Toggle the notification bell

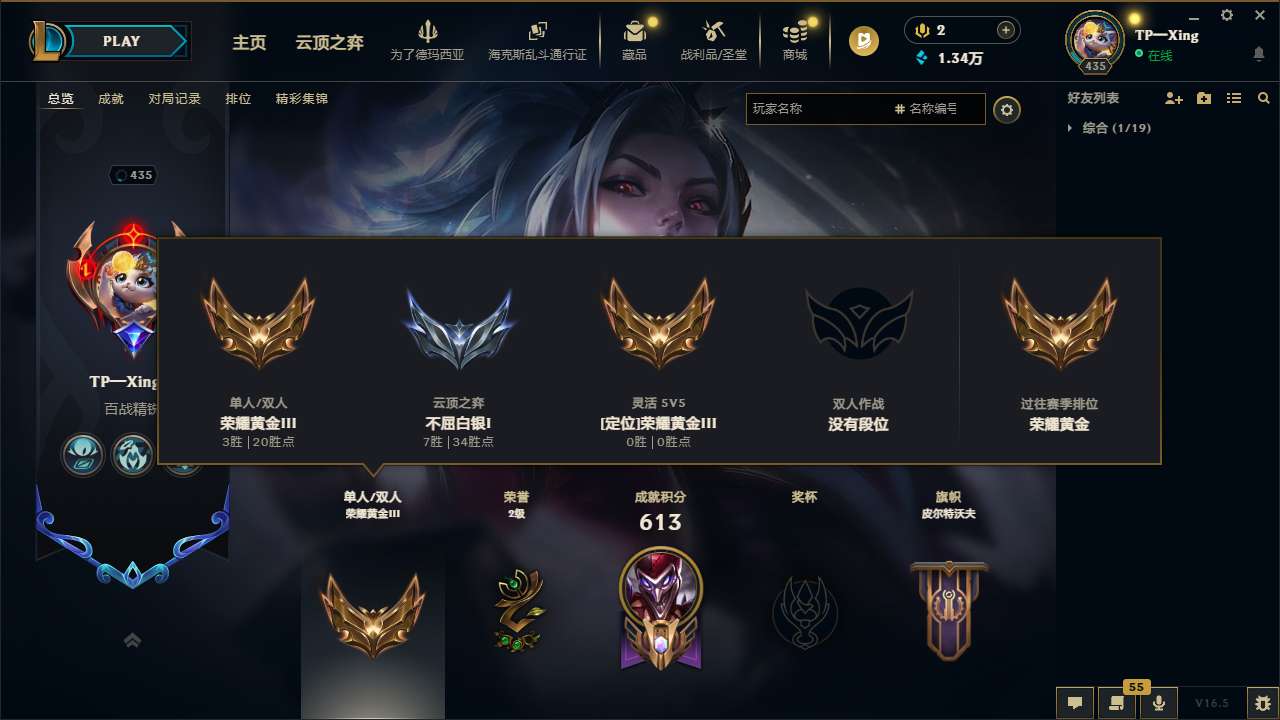(x=1258, y=53)
